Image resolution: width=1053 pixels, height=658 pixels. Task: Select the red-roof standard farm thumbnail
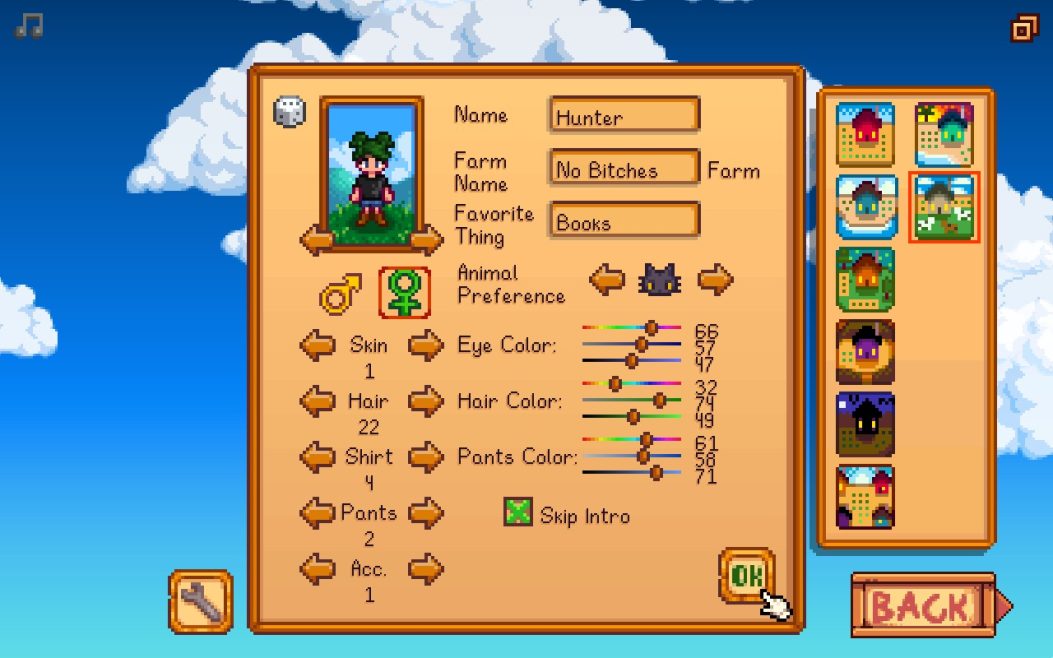click(x=865, y=134)
